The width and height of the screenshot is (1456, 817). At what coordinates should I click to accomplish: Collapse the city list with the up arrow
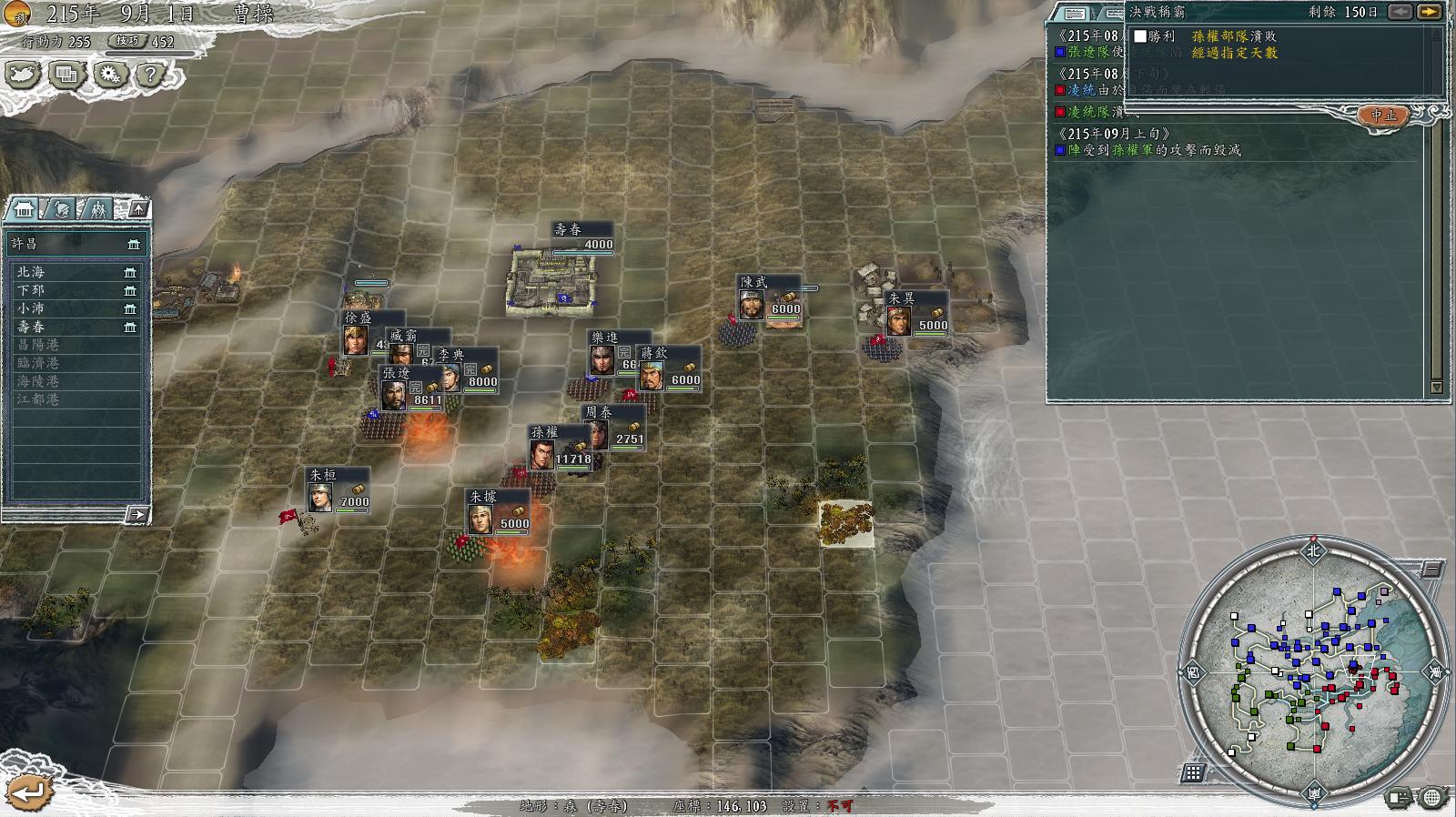tap(138, 209)
